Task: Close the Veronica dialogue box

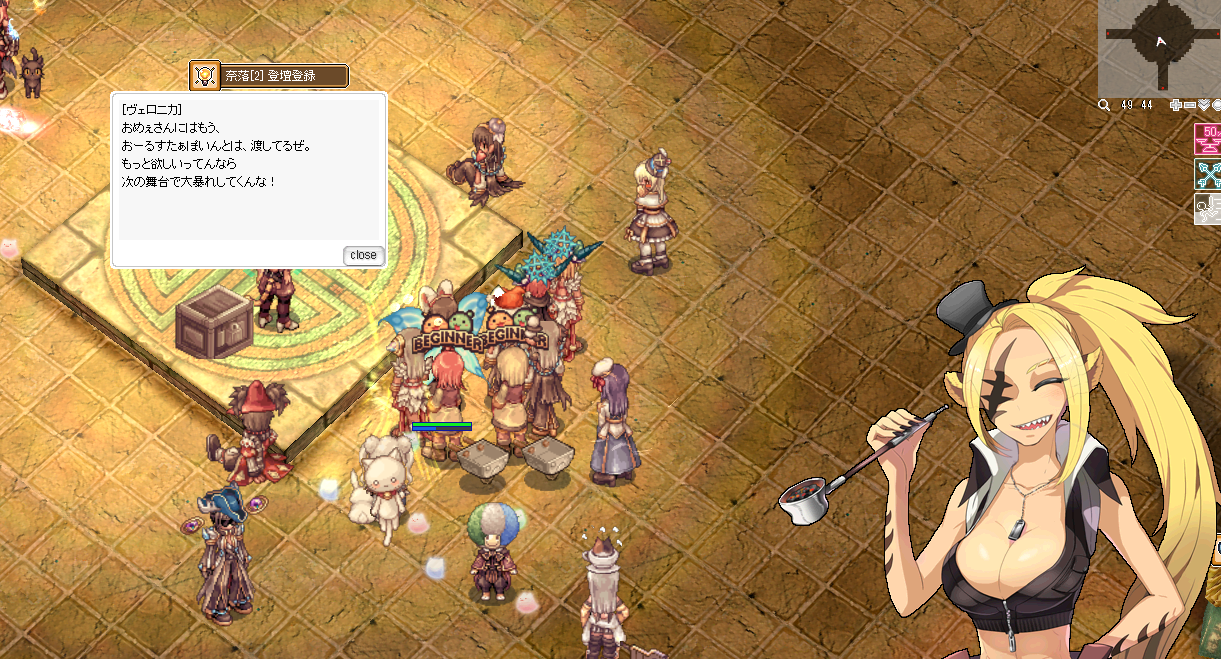Action: click(363, 255)
